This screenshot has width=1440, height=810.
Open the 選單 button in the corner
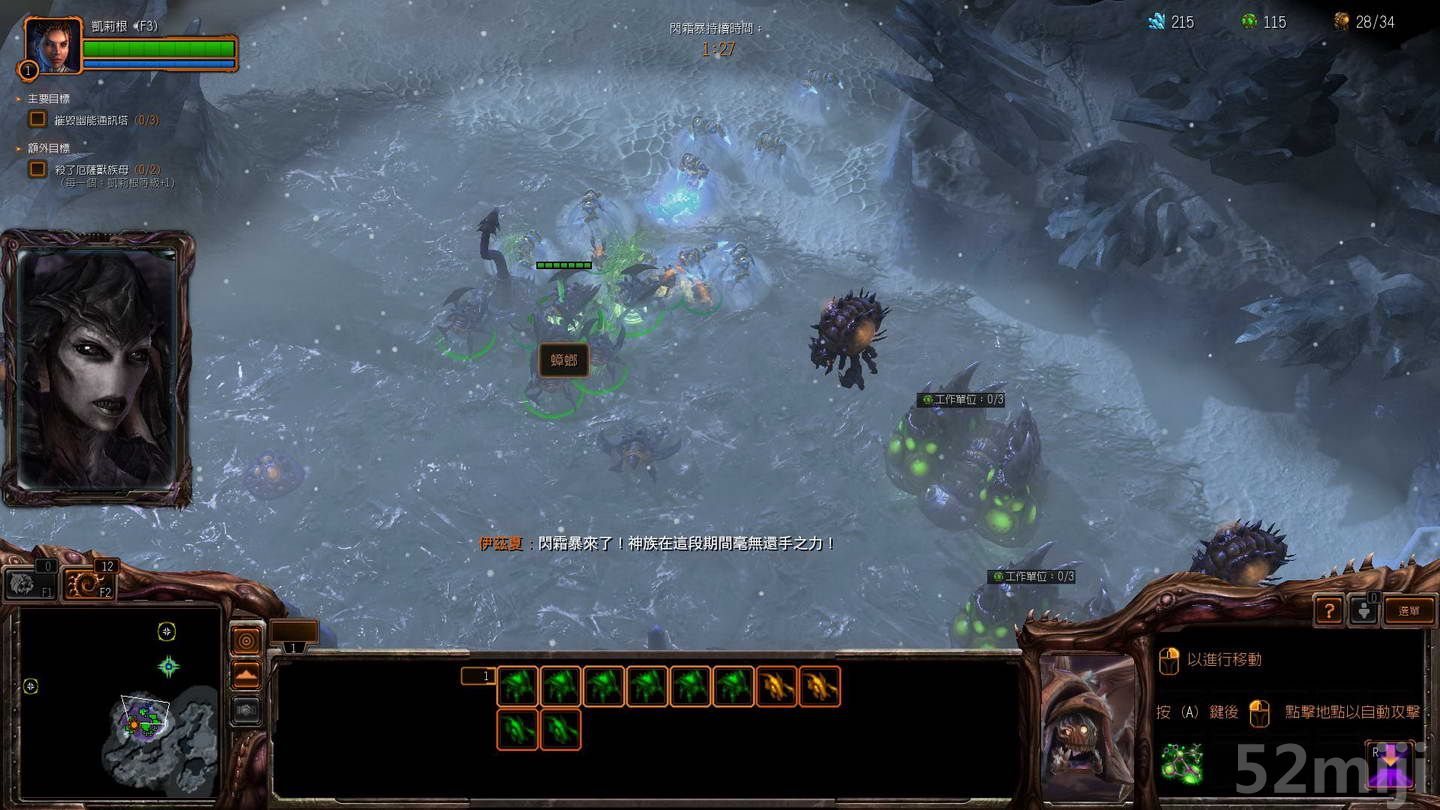(1409, 610)
